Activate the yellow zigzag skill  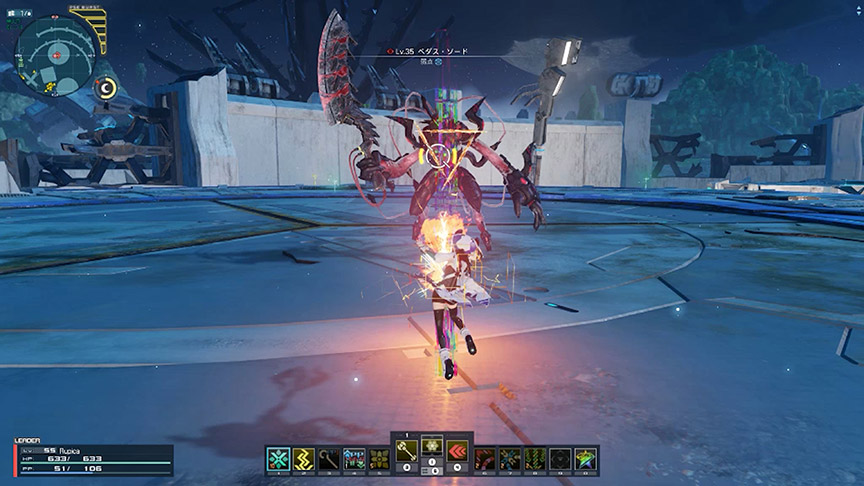[304, 458]
